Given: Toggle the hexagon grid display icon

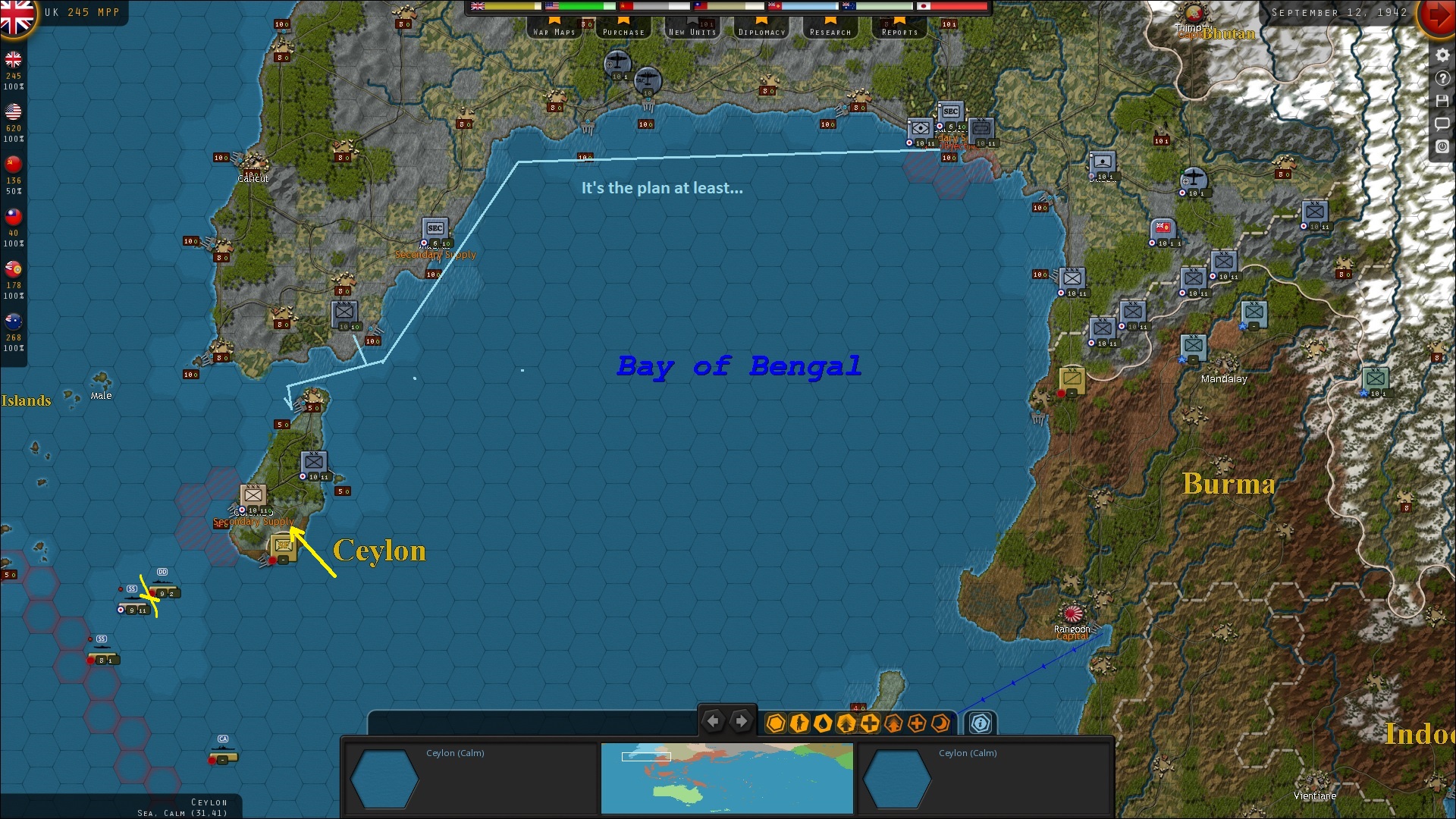Looking at the screenshot, I should (x=777, y=723).
